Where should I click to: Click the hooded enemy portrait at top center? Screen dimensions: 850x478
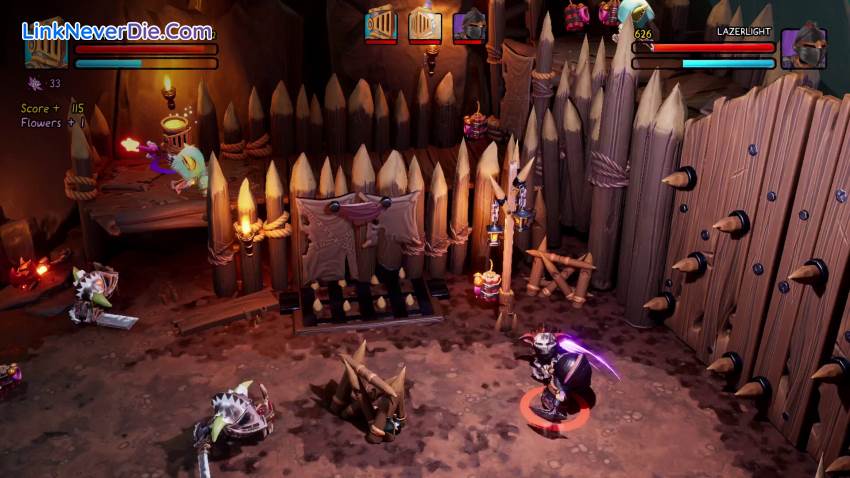pos(469,24)
